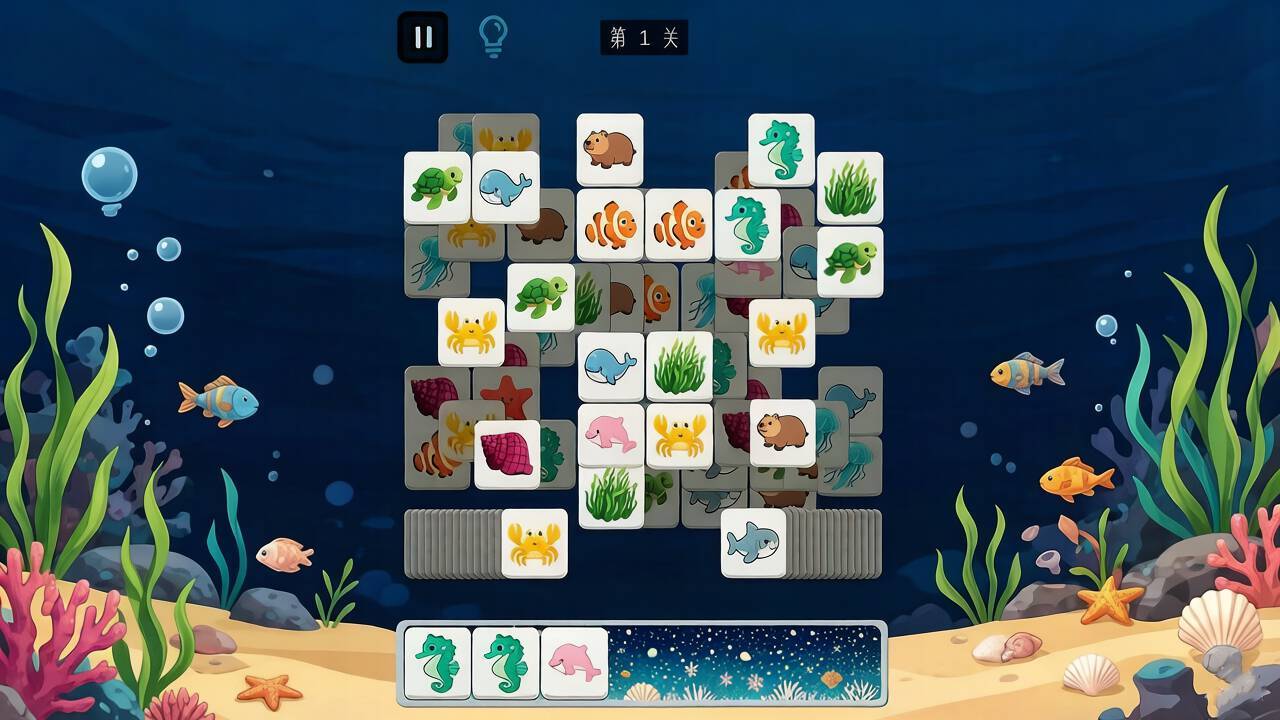Viewport: 1280px width, 720px height.
Task: Select the whale tile beside the seaweed tile
Action: [x=611, y=366]
